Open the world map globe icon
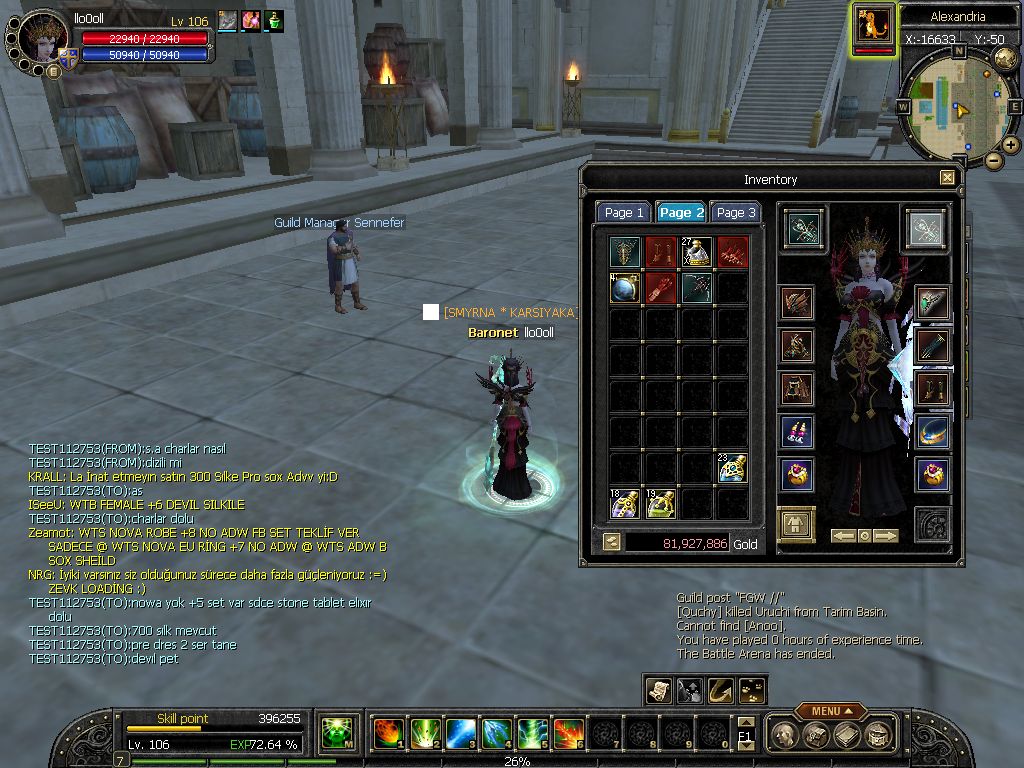 tap(1005, 59)
